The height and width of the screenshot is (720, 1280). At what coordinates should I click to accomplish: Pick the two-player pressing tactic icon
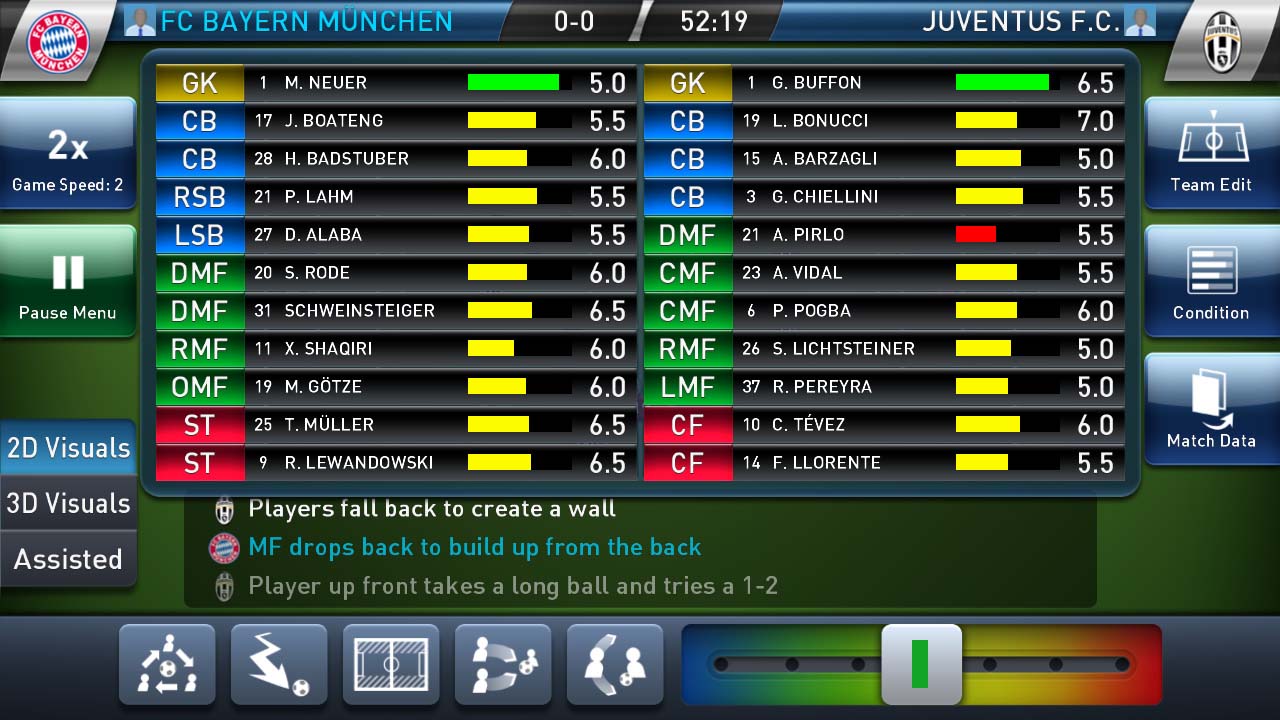coord(615,664)
